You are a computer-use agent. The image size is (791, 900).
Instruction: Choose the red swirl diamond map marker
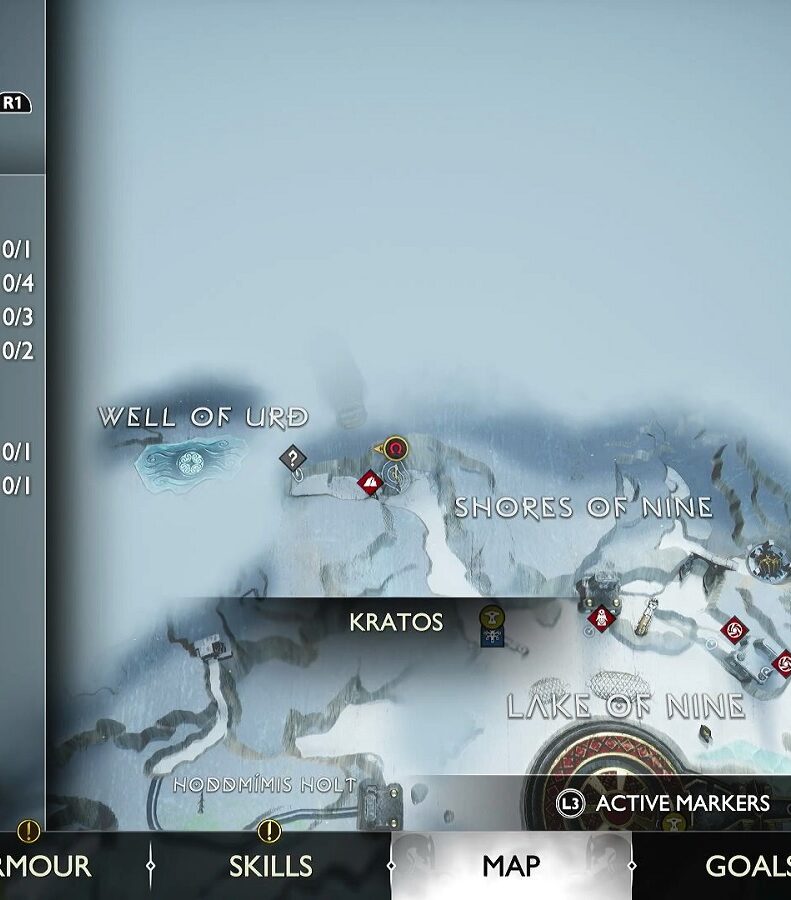(734, 629)
